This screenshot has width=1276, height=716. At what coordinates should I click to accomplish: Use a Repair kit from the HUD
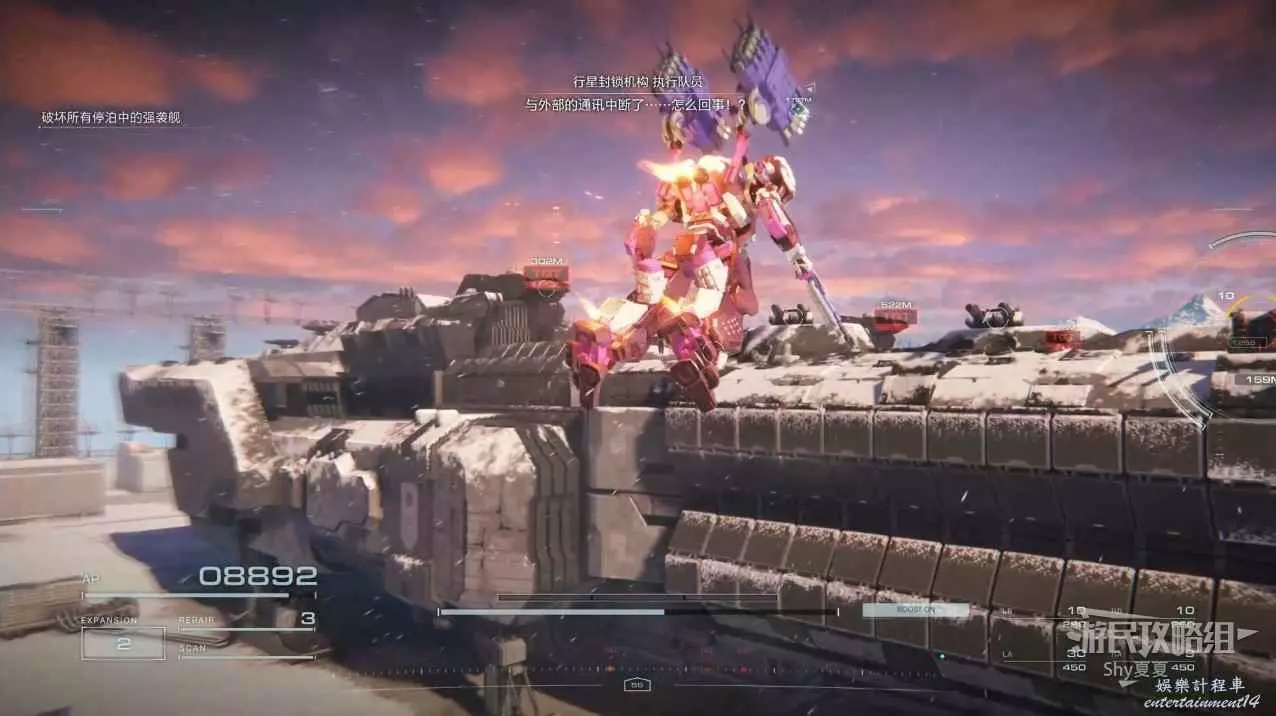point(246,621)
